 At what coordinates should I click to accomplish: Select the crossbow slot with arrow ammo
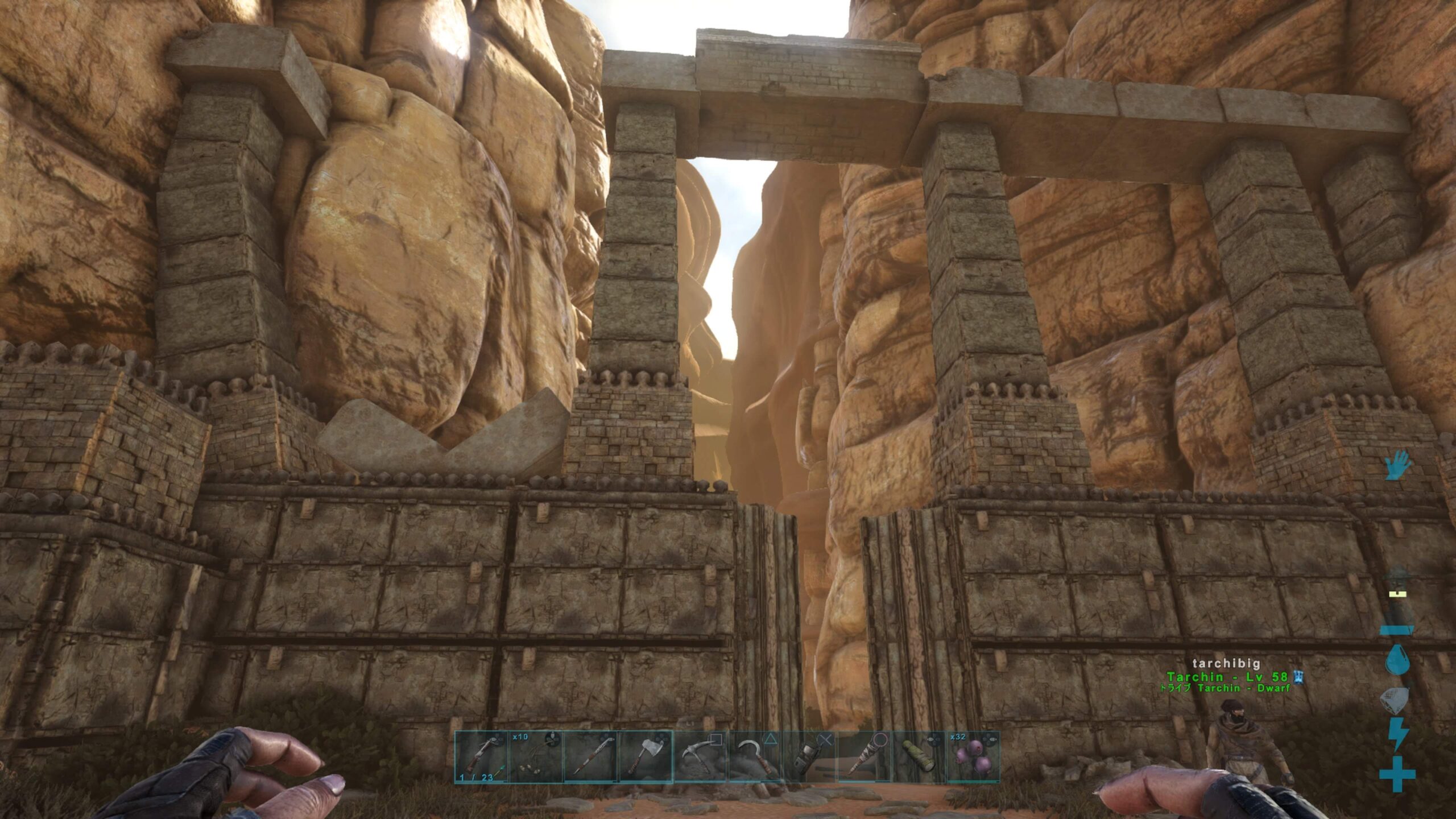point(481,757)
